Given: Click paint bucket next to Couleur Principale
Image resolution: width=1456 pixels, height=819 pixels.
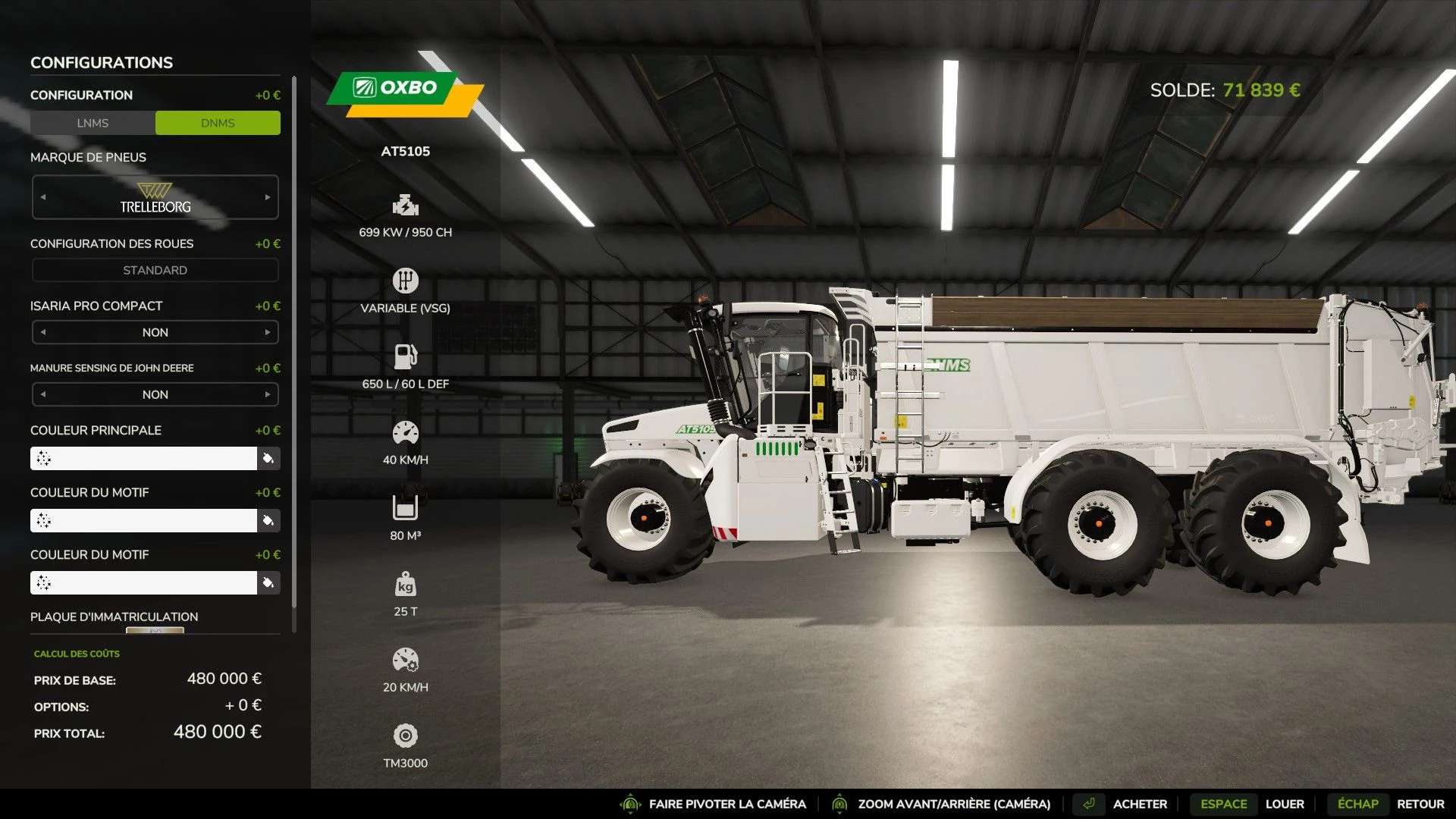Looking at the screenshot, I should (x=268, y=458).
